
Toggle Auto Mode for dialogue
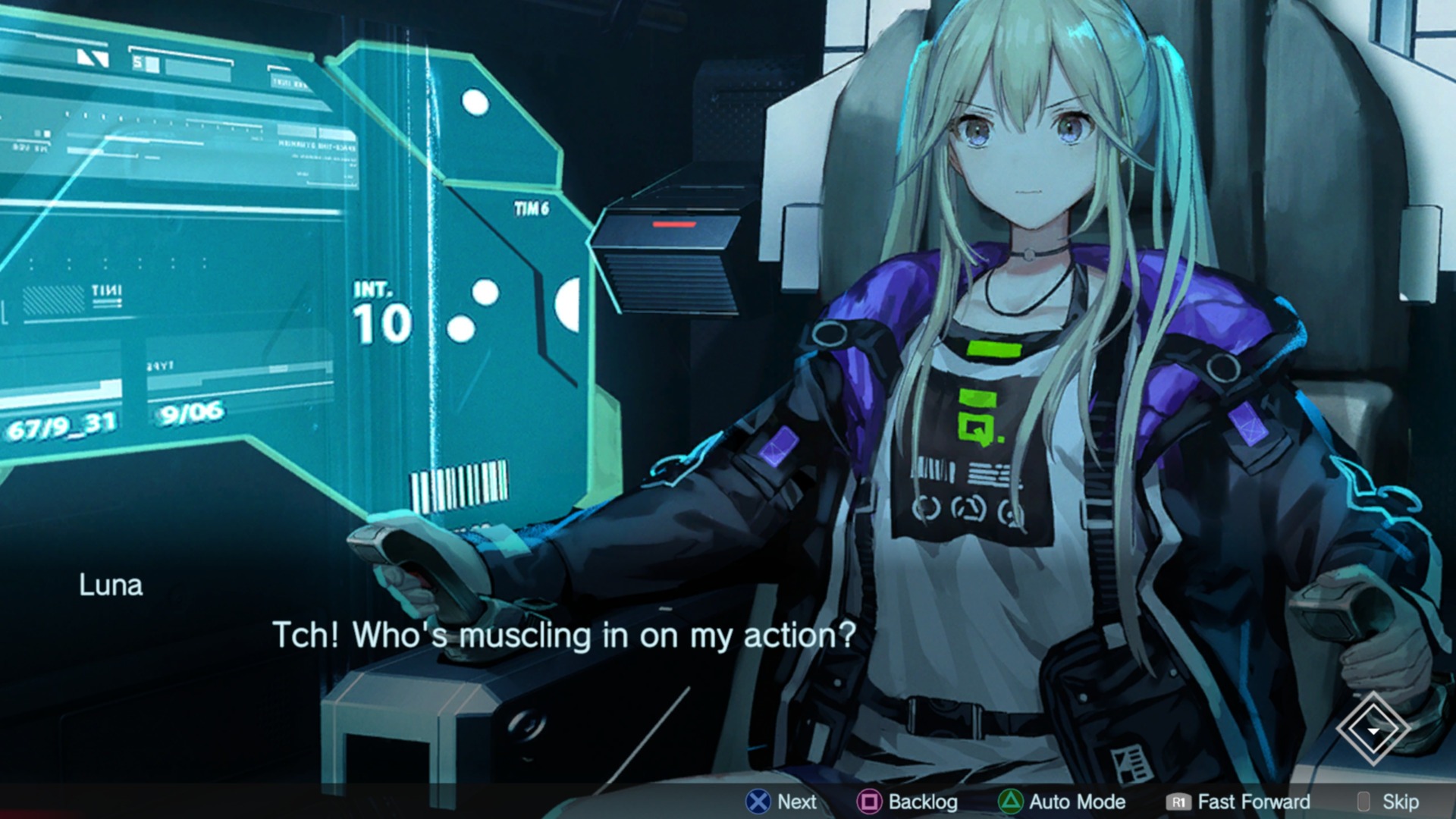click(1062, 802)
